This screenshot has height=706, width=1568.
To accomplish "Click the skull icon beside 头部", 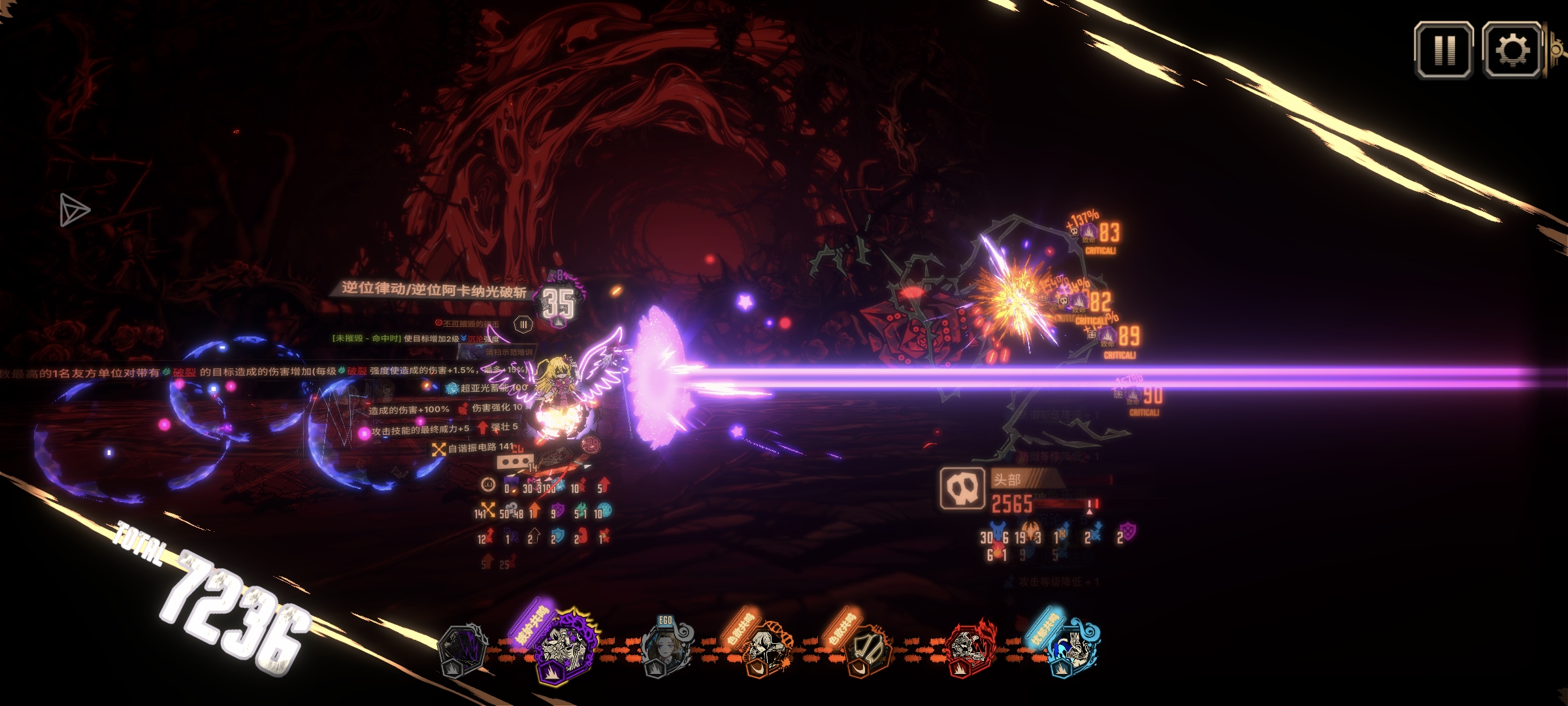I will point(962,488).
